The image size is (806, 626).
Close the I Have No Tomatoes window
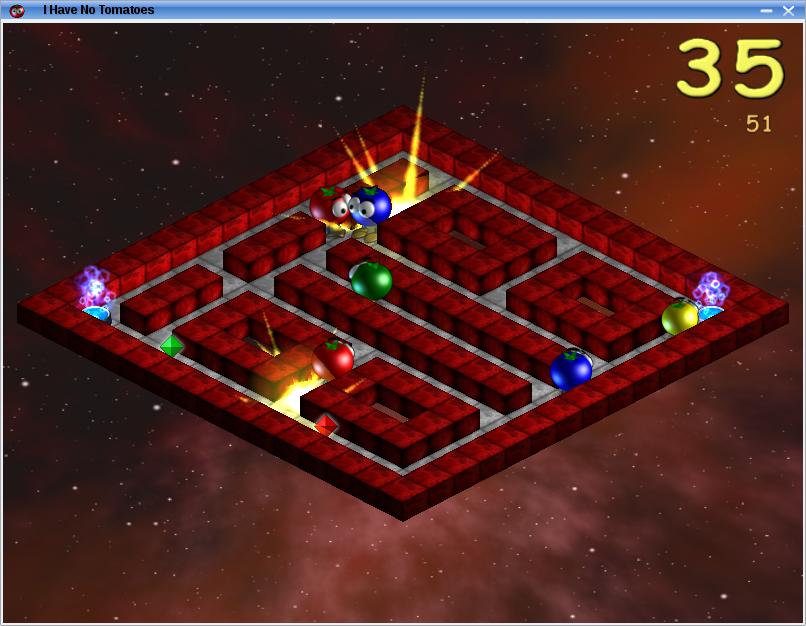788,10
